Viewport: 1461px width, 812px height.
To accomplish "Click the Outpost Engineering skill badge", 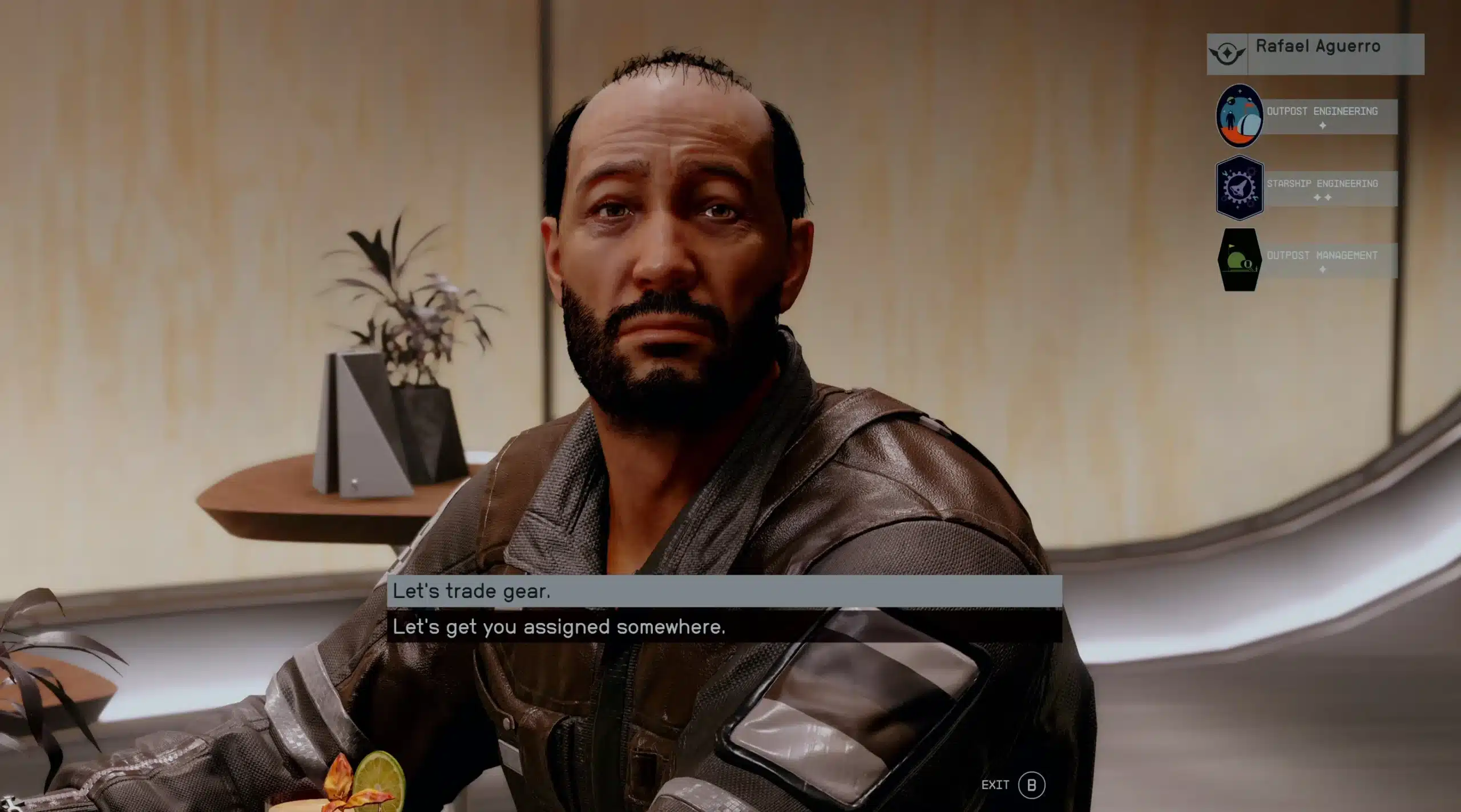I will 1240,115.
